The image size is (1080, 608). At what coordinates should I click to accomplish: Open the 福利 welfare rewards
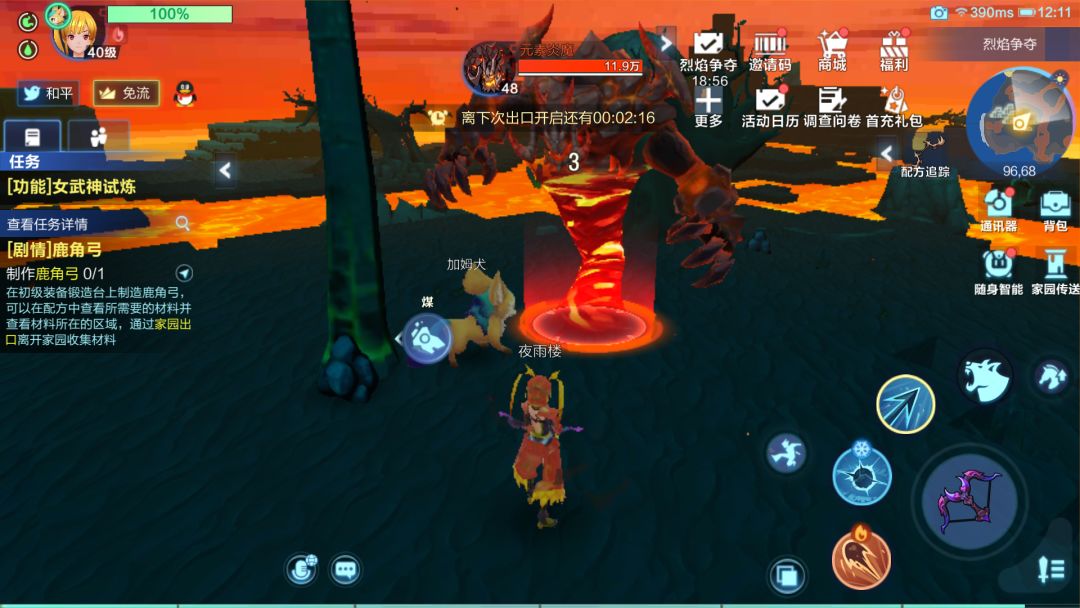coord(893,50)
